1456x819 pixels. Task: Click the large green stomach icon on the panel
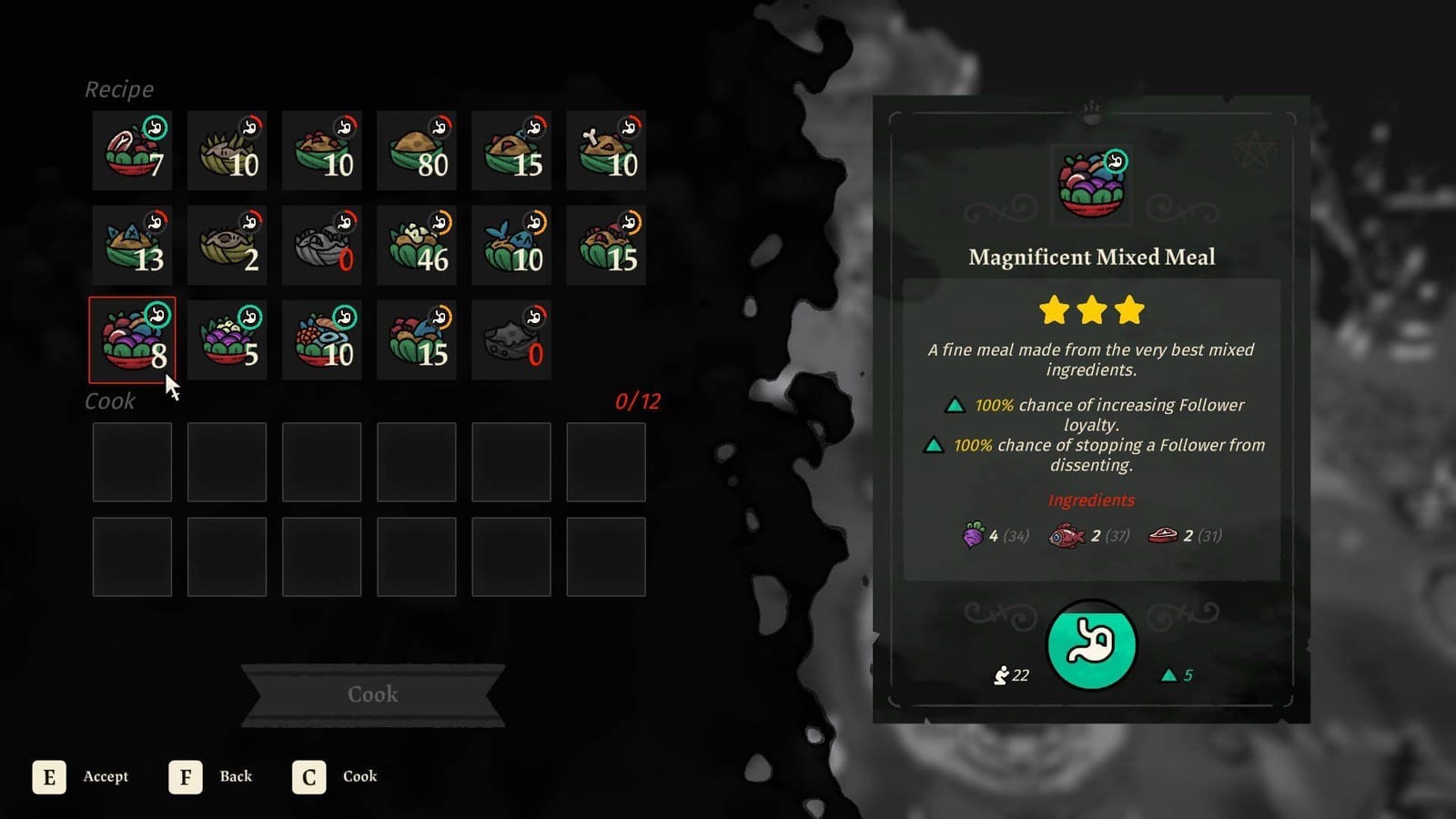pos(1091,645)
